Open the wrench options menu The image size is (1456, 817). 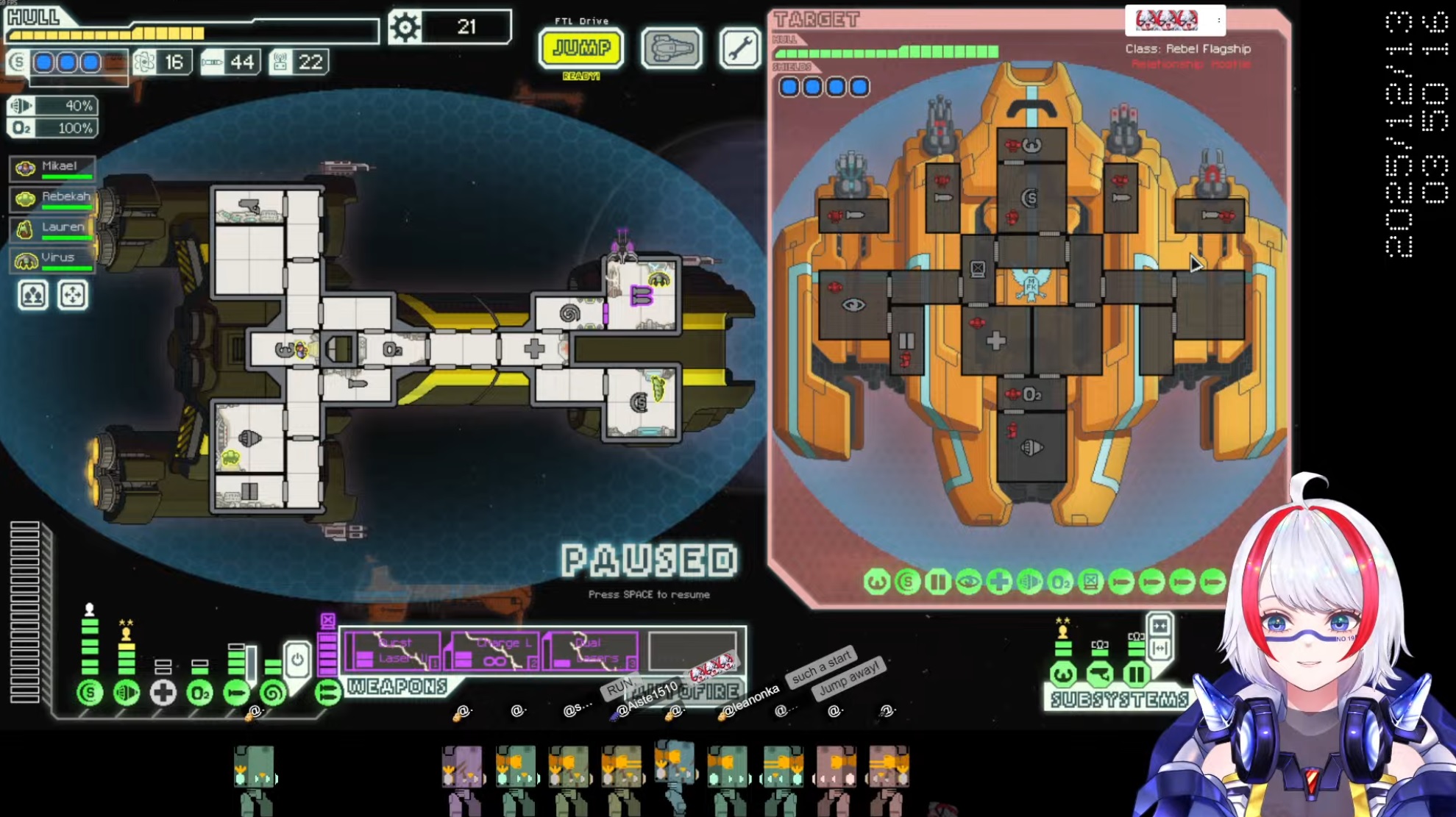[x=739, y=49]
